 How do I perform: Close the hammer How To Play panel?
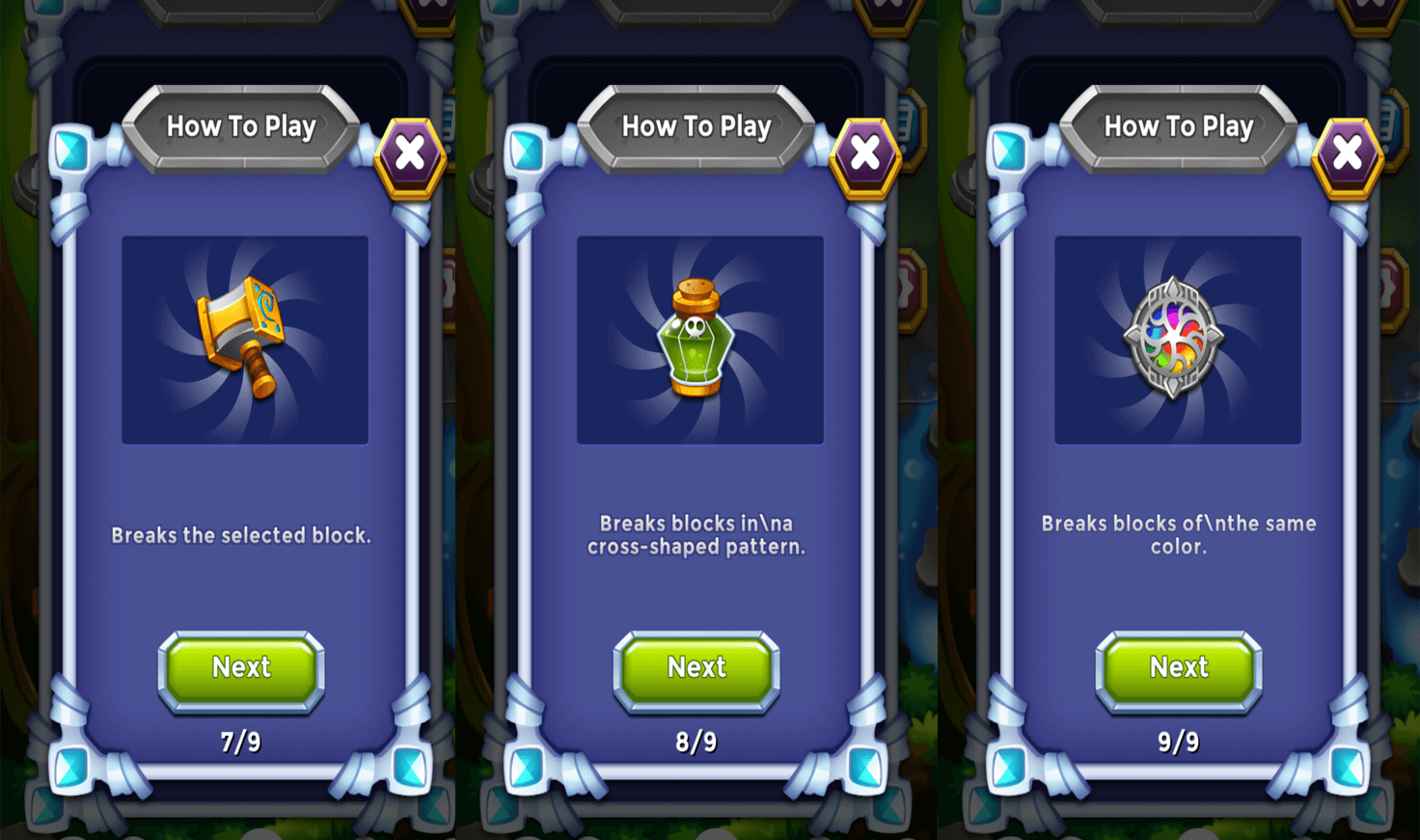tap(410, 154)
